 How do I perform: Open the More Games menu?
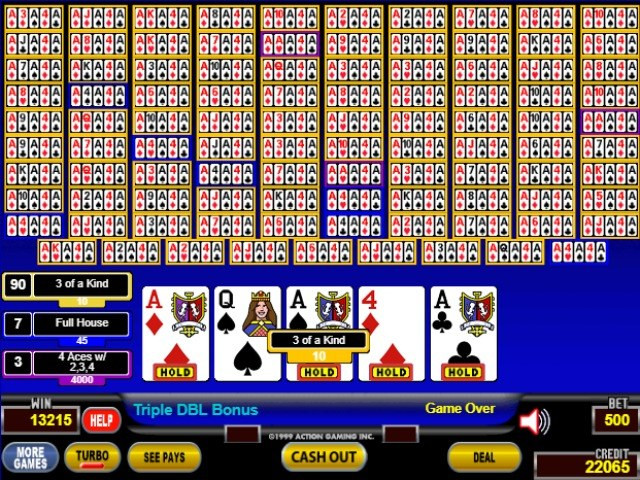pos(29,457)
